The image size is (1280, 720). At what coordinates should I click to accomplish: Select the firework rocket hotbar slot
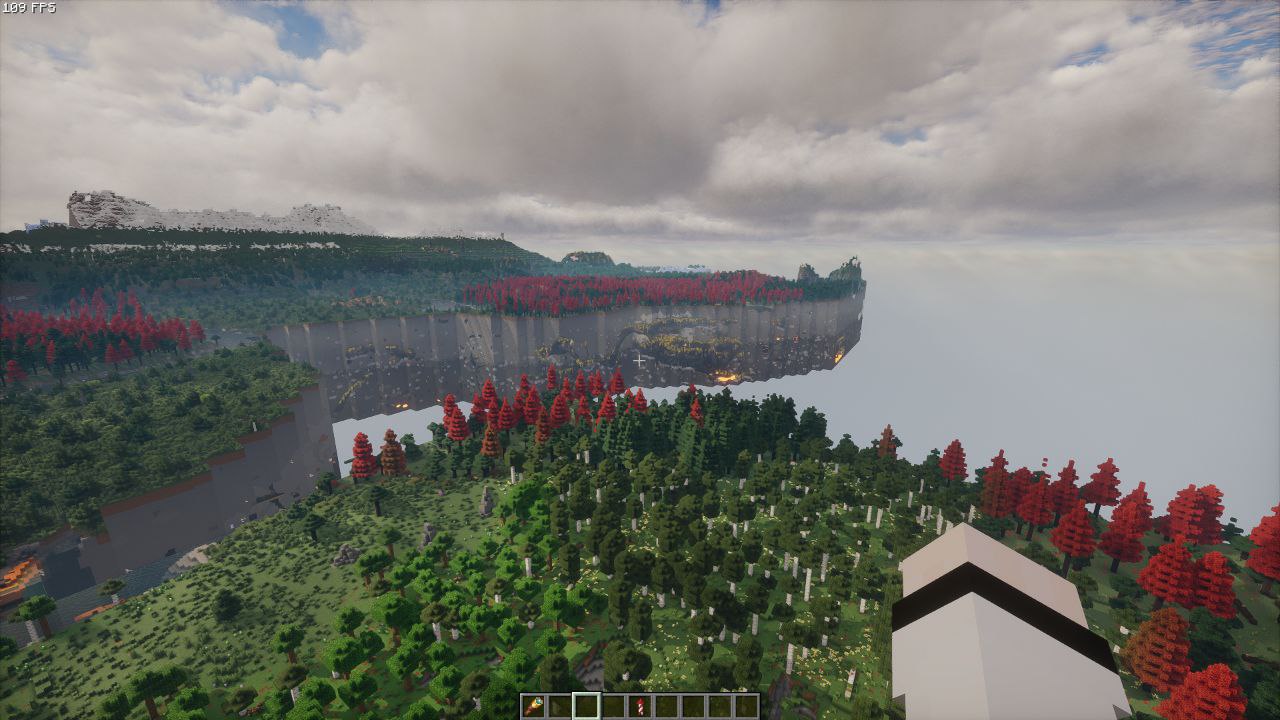tap(640, 706)
